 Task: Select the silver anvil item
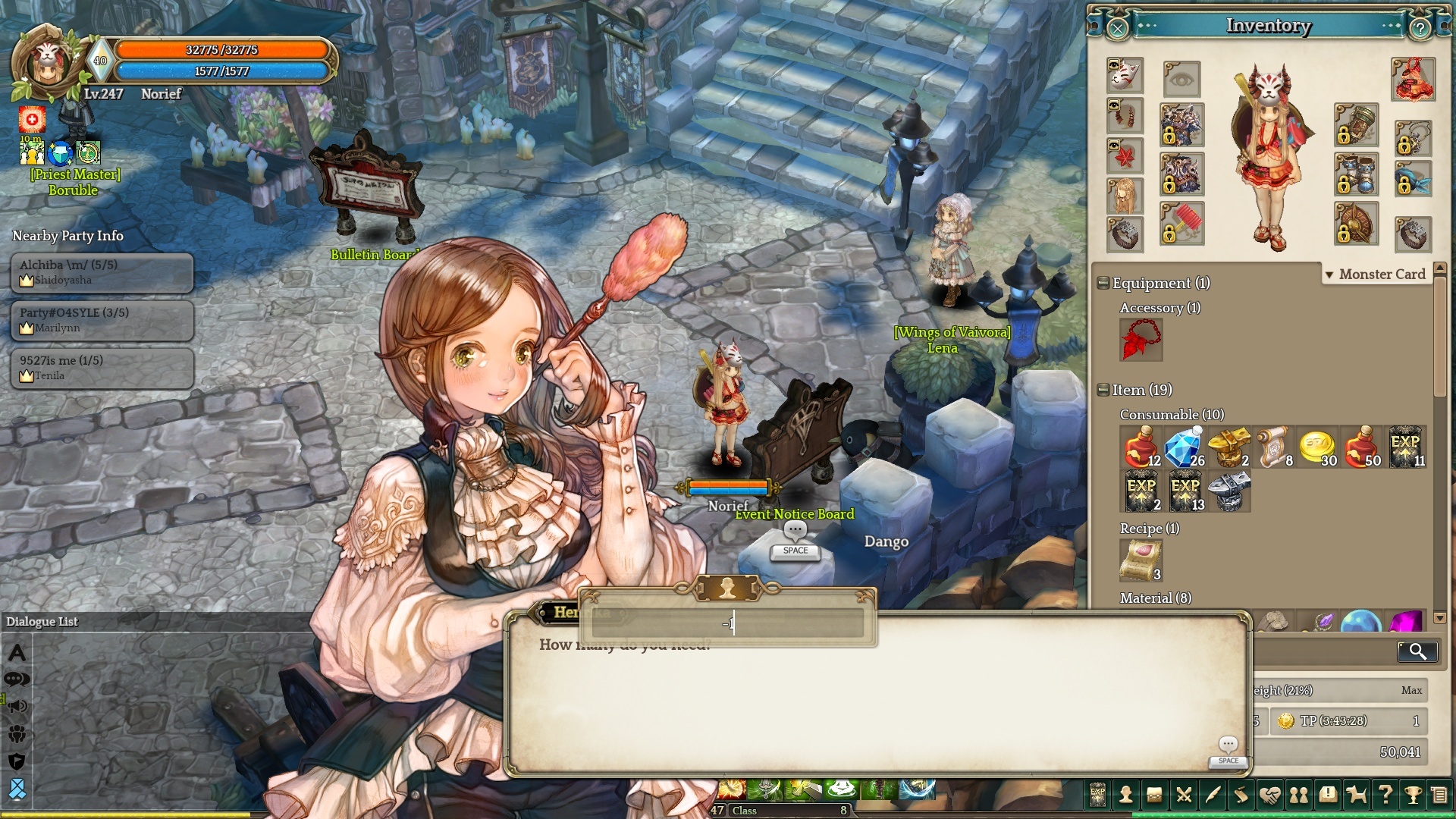coord(1228,491)
